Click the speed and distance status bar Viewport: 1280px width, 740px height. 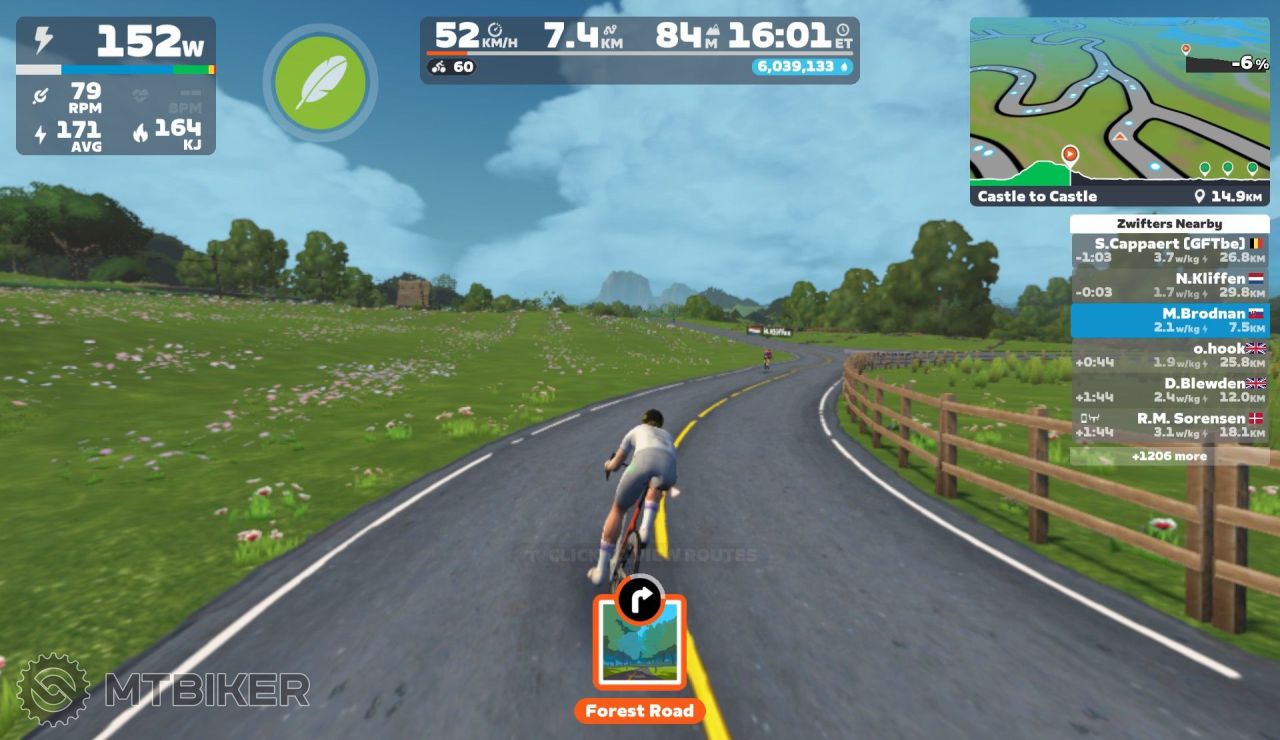coord(639,49)
